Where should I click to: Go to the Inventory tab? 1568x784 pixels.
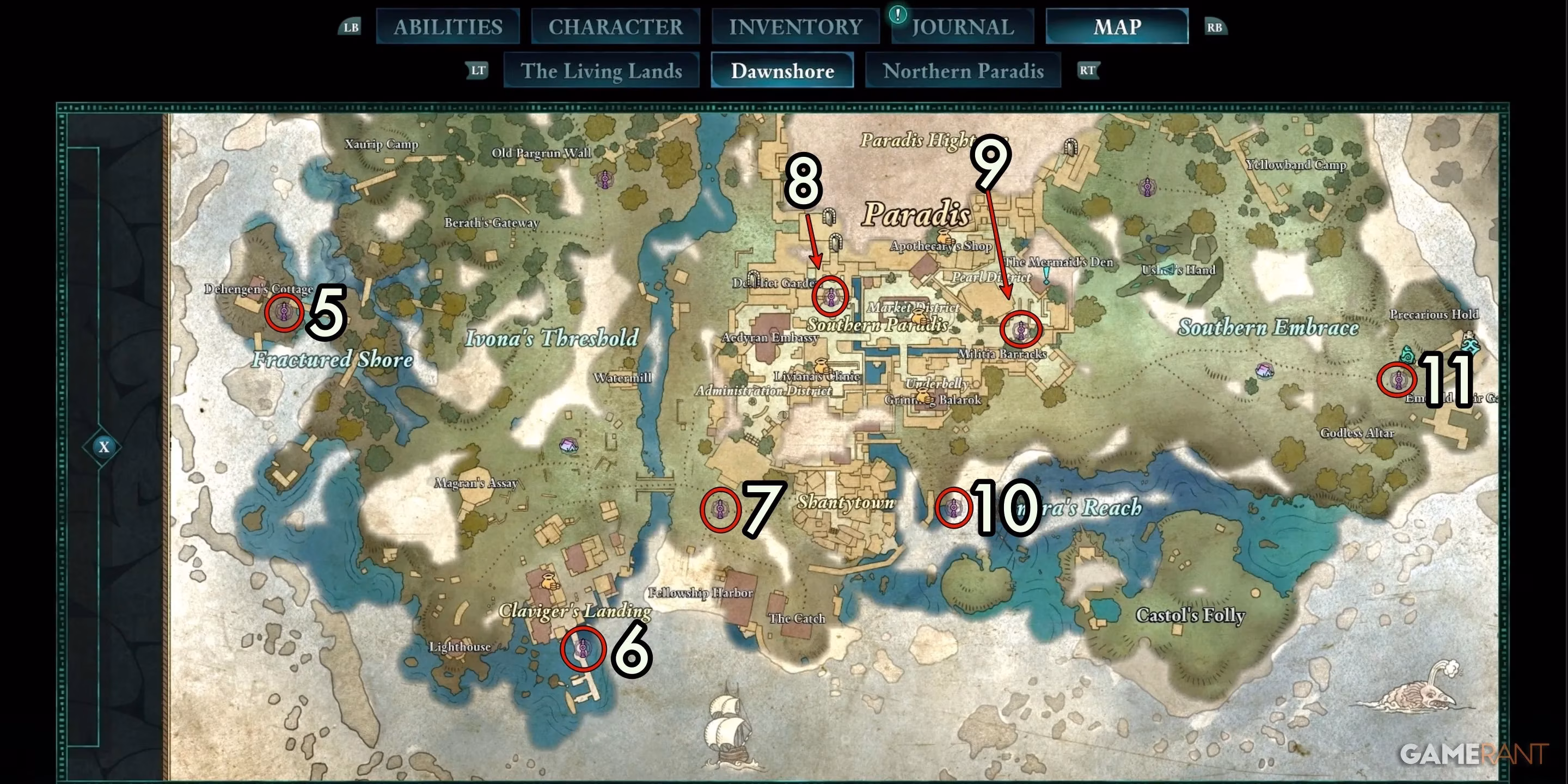795,27
